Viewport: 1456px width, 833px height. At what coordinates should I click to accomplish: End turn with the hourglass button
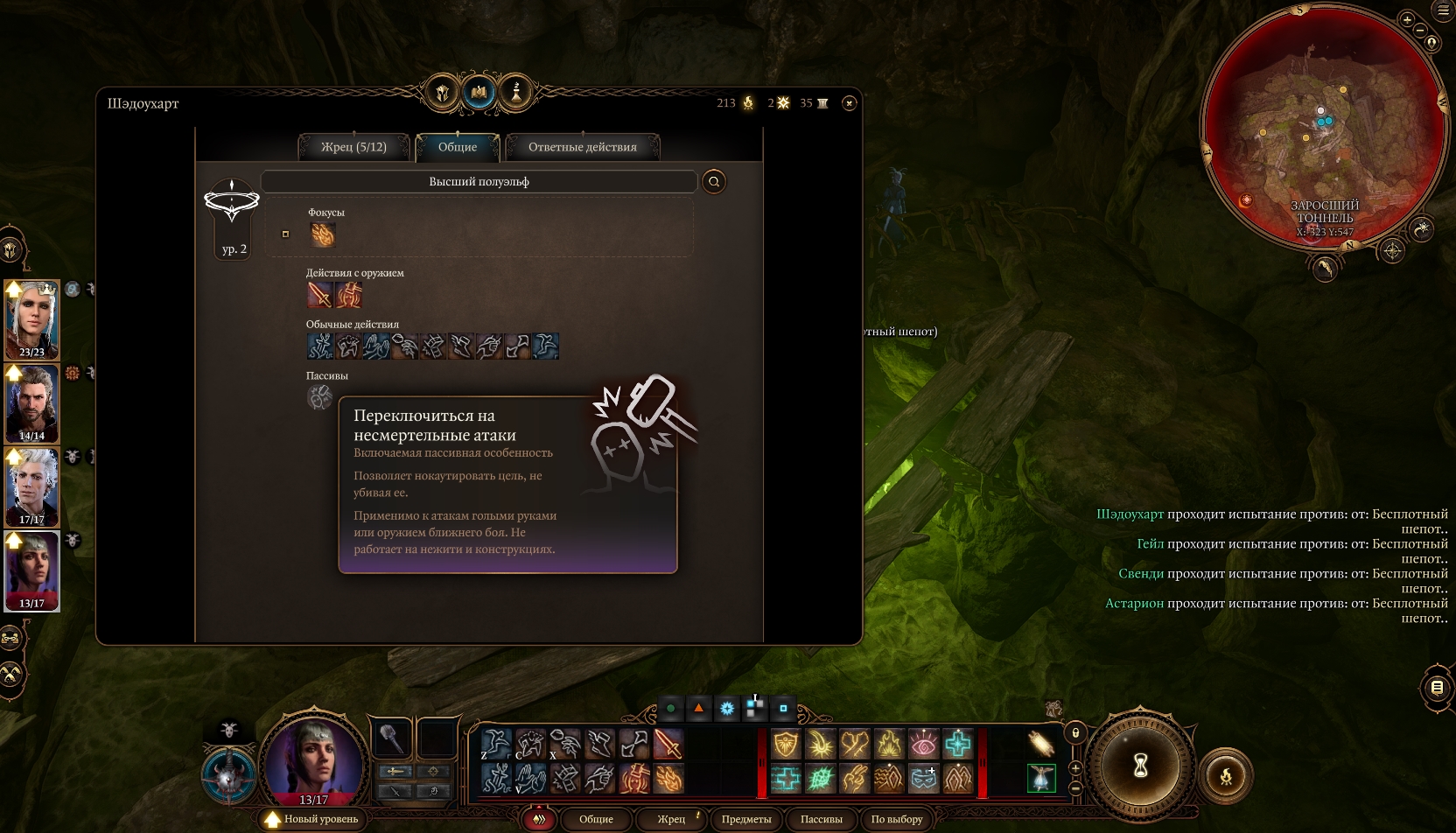click(1140, 766)
